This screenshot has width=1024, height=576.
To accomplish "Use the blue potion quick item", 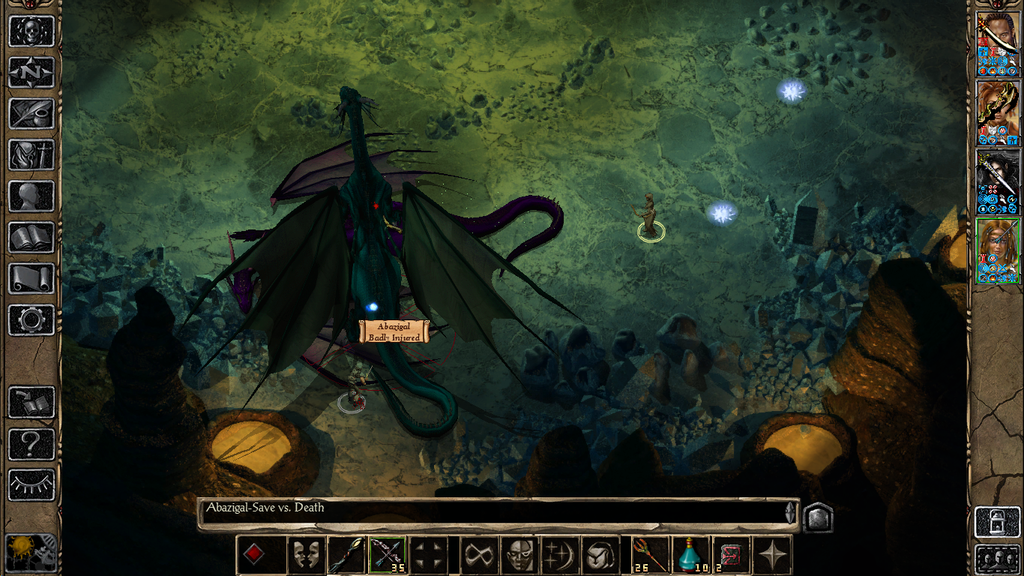I will pyautogui.click(x=690, y=555).
